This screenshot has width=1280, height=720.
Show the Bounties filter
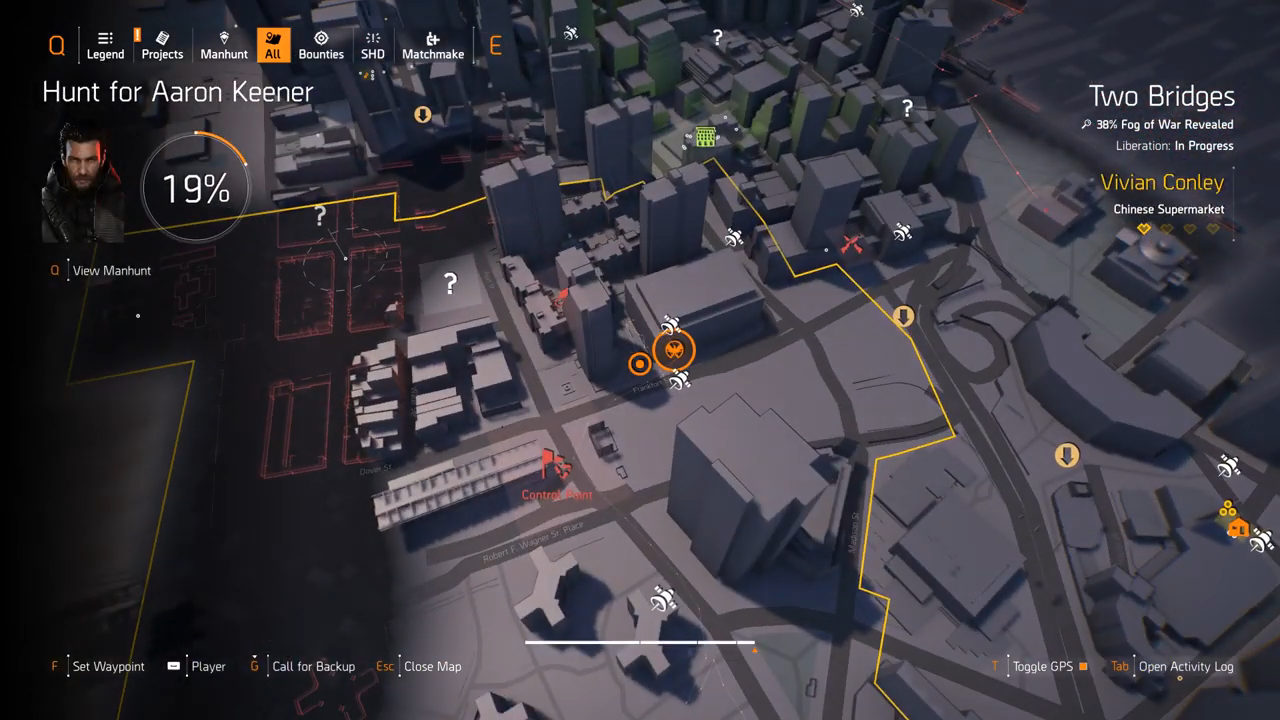[321, 45]
